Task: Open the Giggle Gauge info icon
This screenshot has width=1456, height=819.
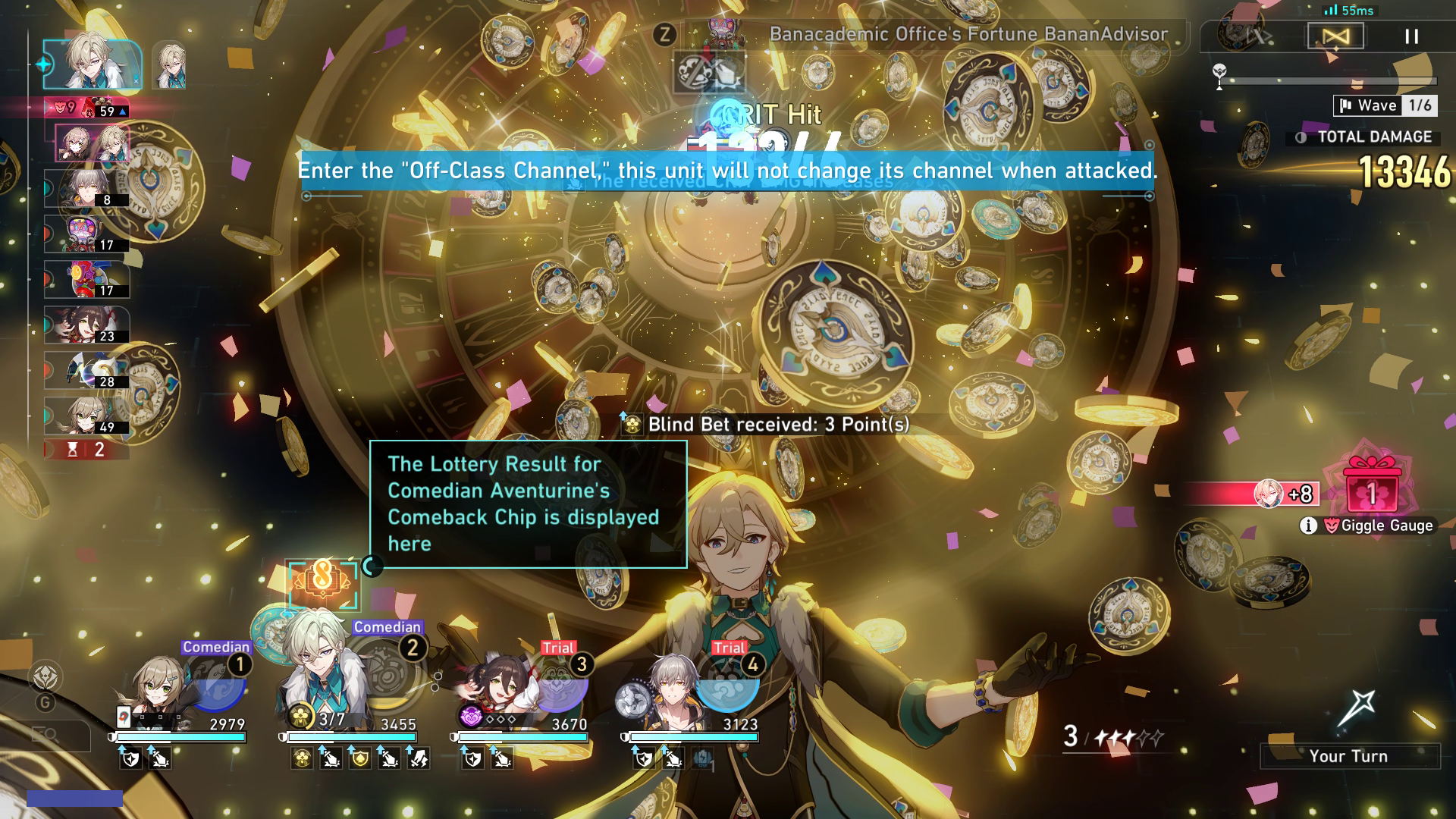Action: click(1308, 526)
